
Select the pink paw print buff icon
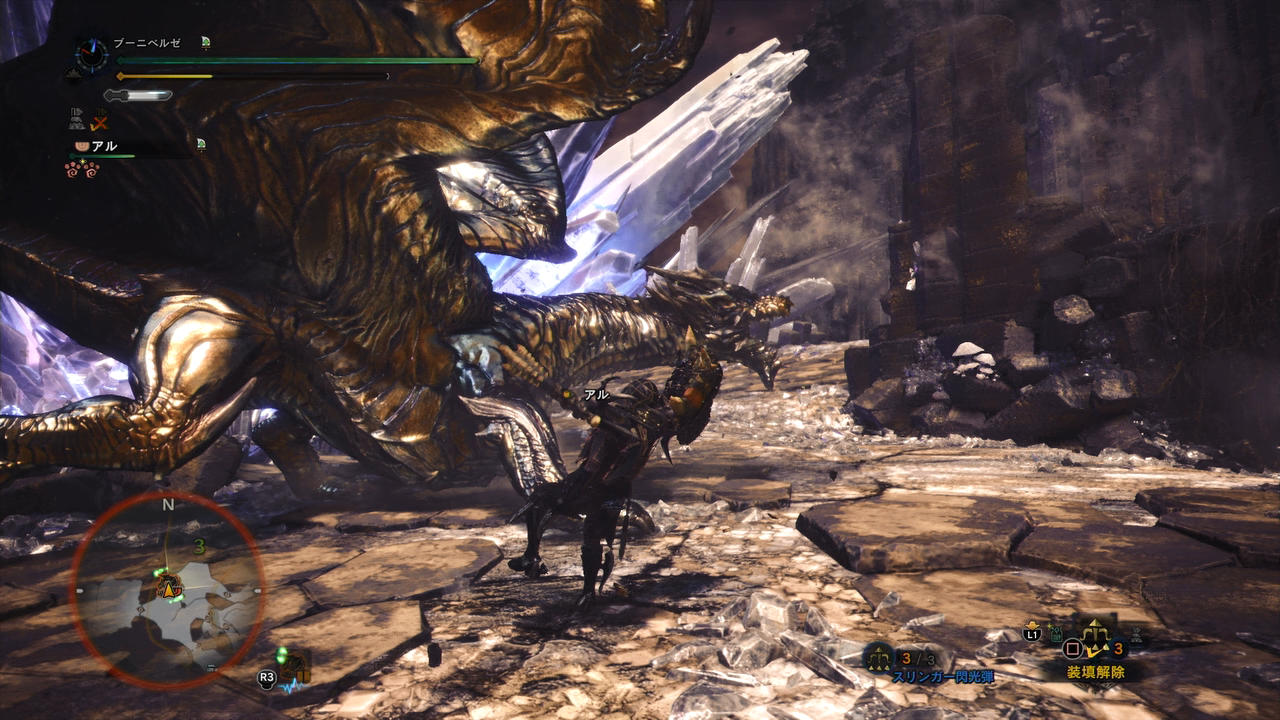81,168
